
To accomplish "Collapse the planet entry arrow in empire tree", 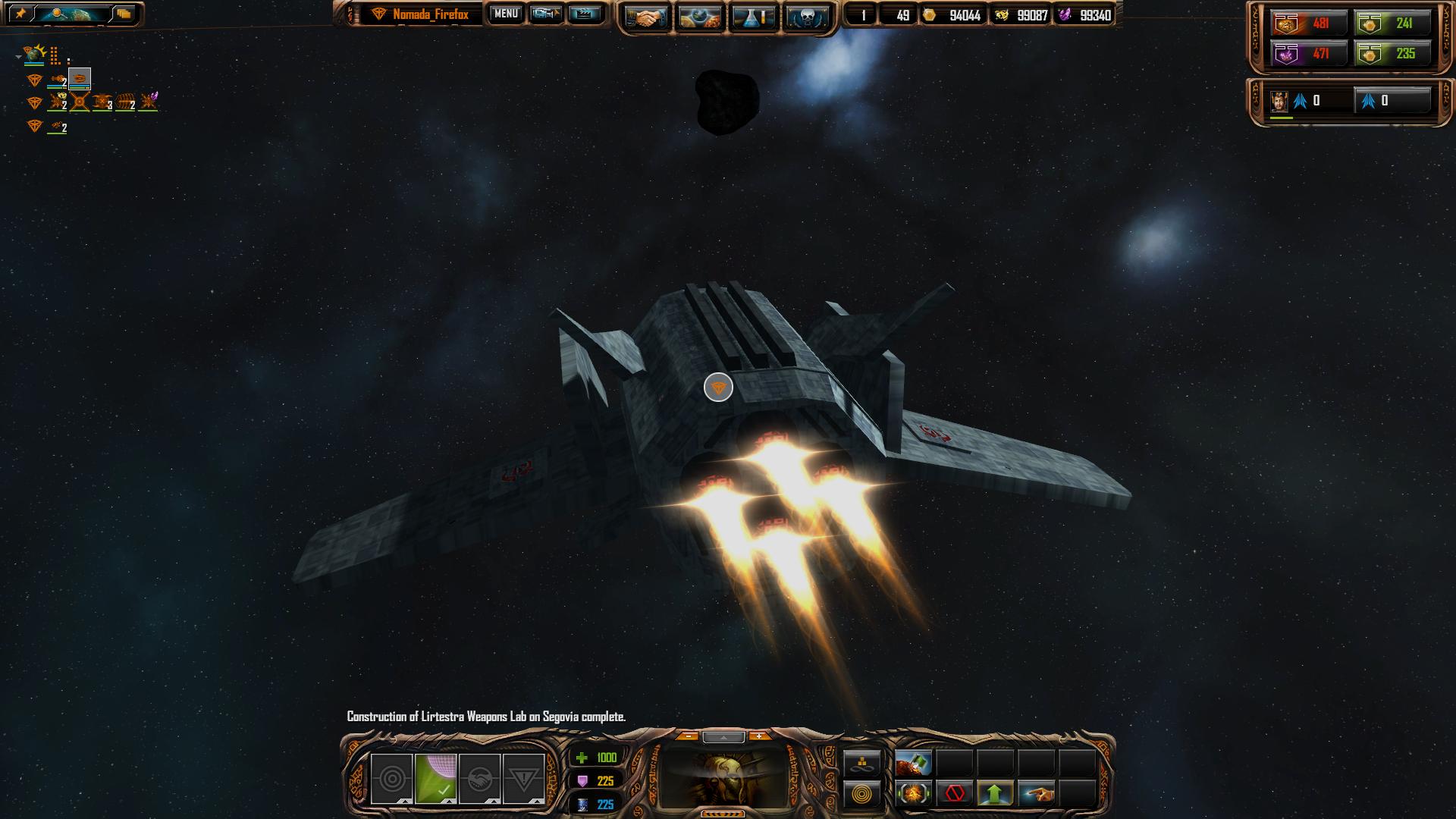I will (x=18, y=57).
